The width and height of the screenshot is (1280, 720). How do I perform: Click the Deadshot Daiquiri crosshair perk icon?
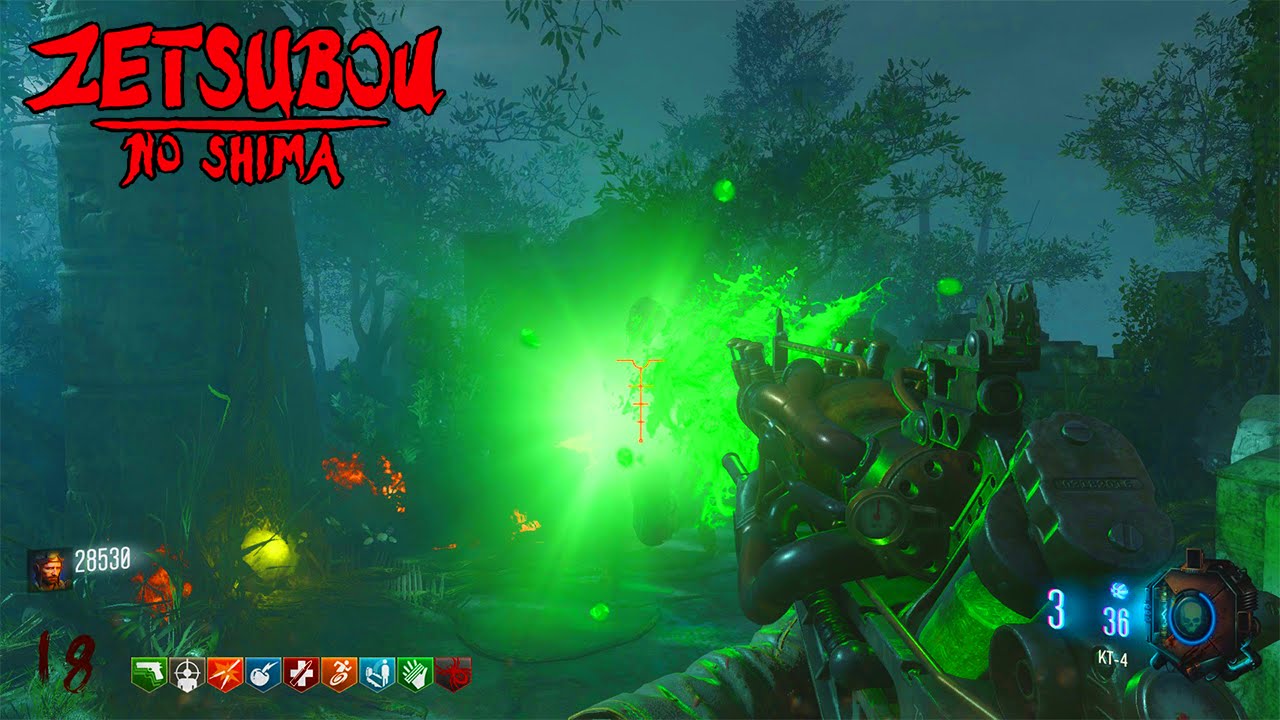(x=186, y=670)
